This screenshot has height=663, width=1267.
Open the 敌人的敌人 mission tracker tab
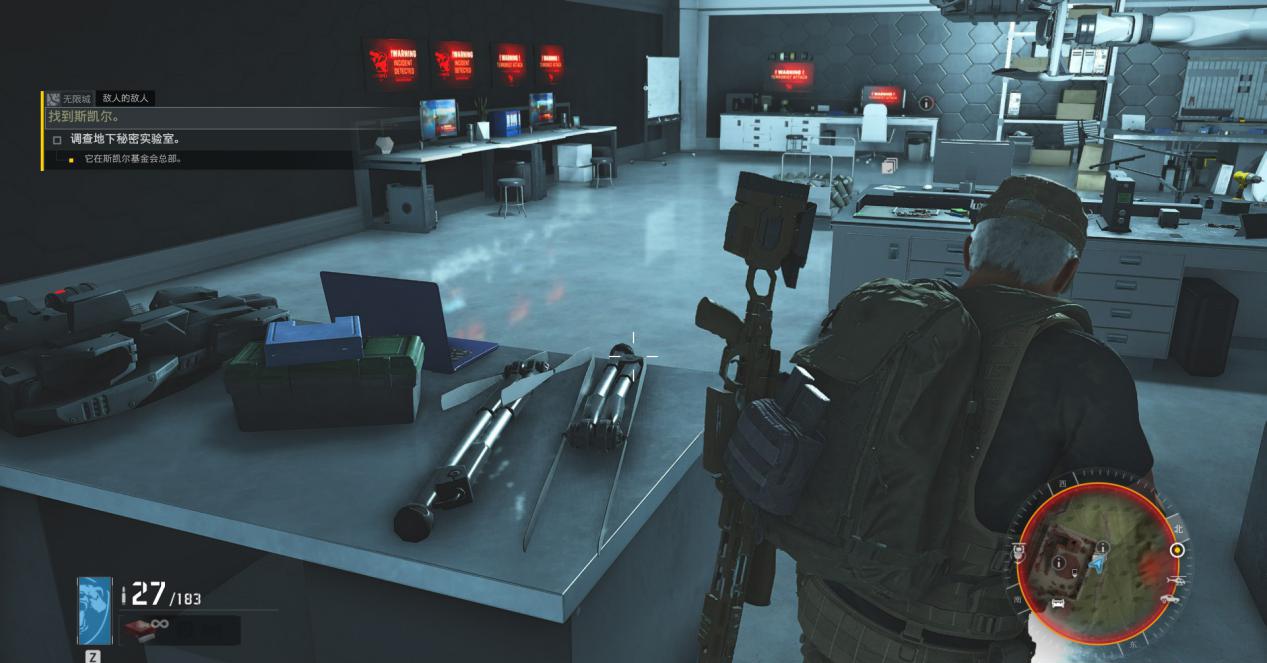(x=125, y=98)
